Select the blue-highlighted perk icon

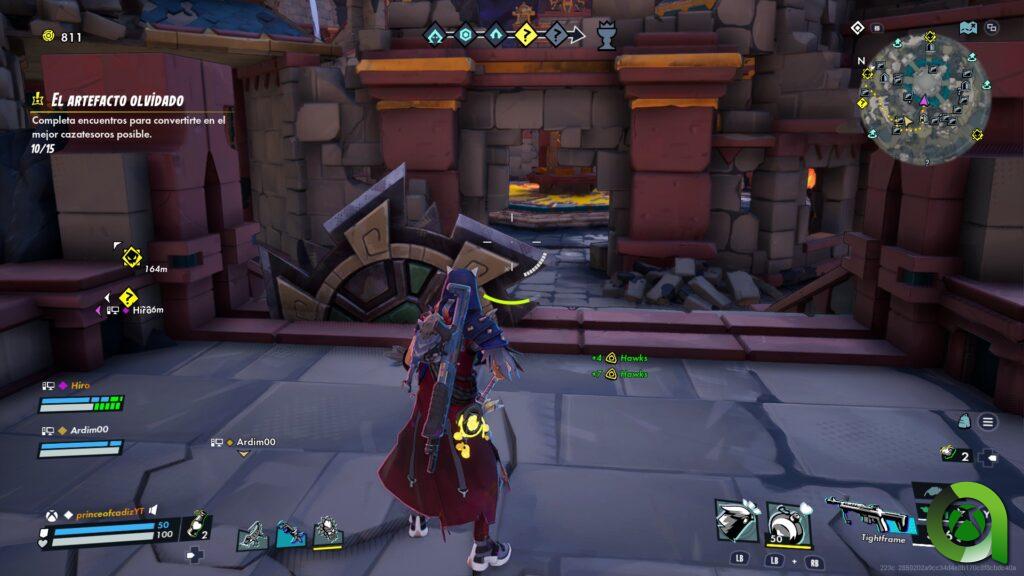coord(289,534)
